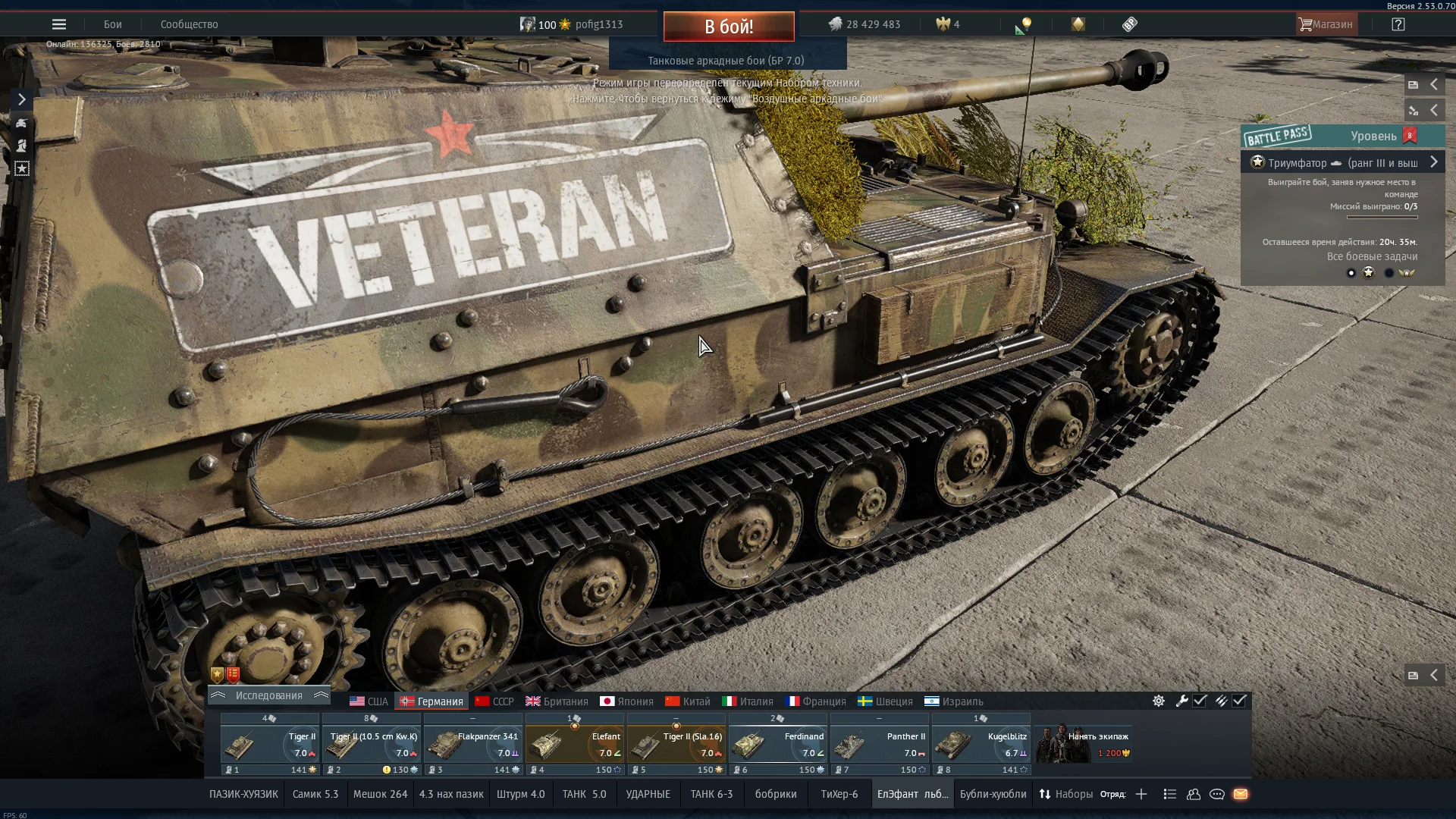Hire a crew with Нанять экипаж
1456x819 pixels.
[1084, 744]
